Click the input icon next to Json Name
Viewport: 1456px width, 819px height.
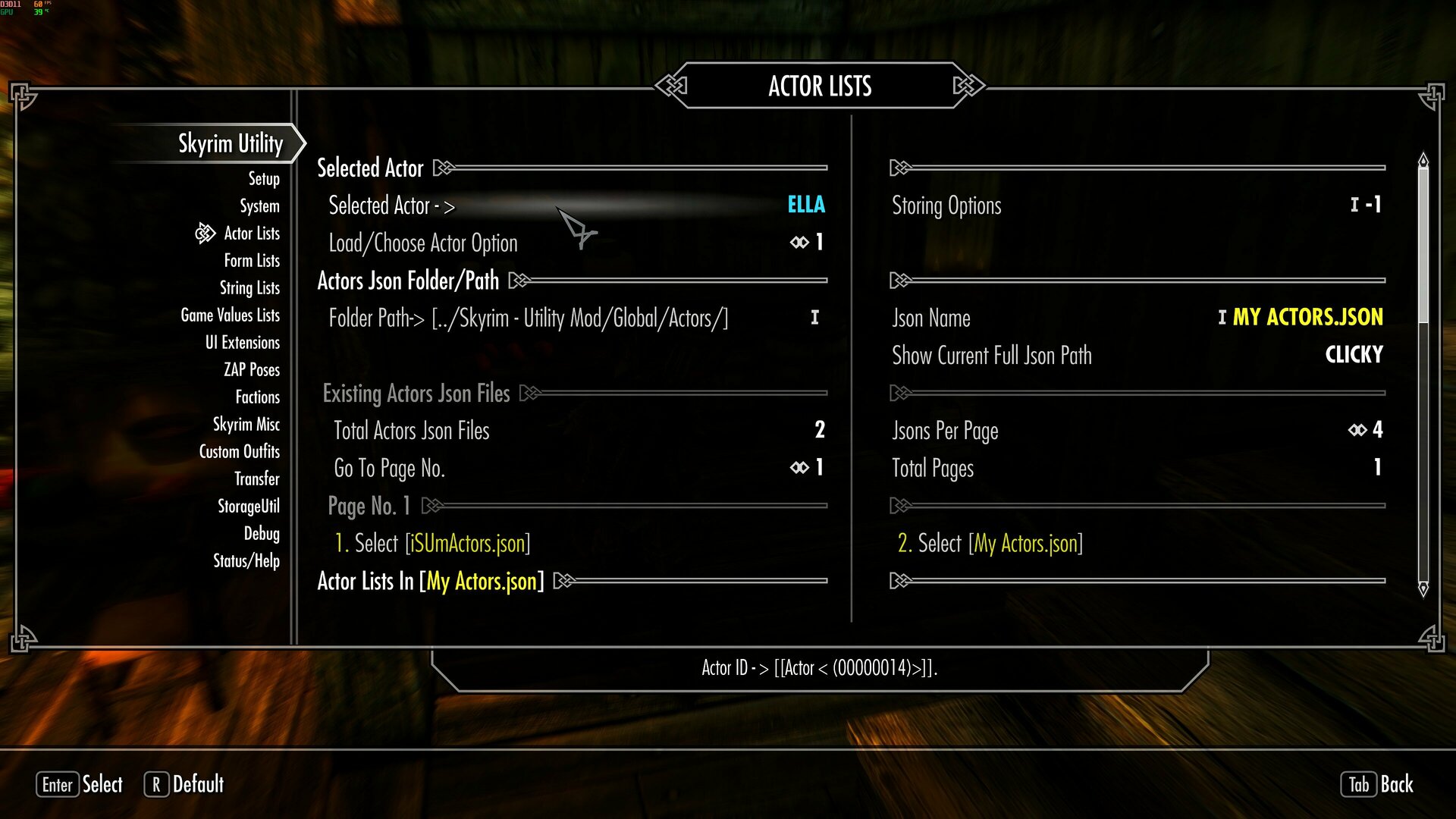pos(1224,318)
